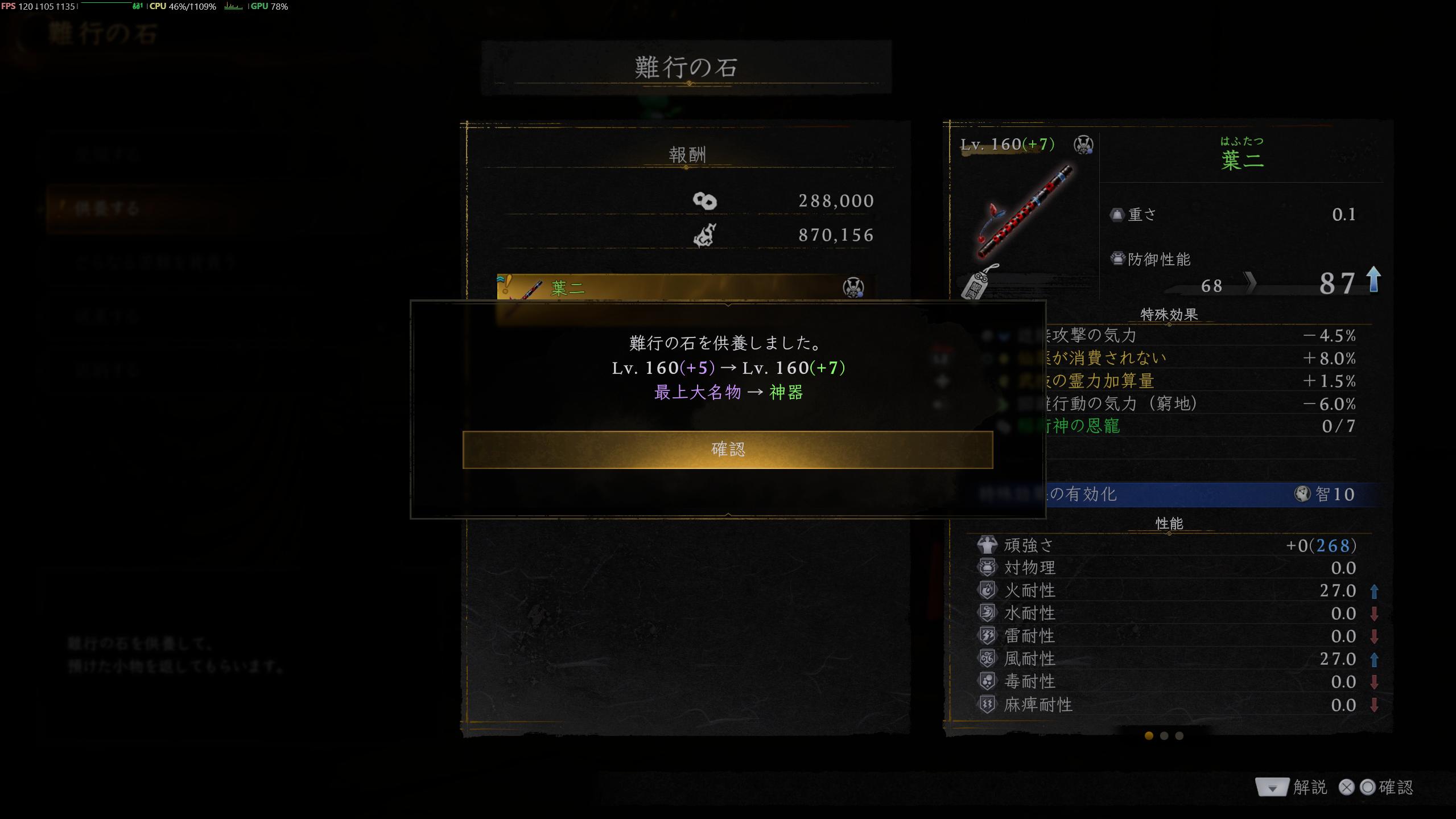Viewport: 1456px width, 819px height.
Task: Confirm the offering result with 確認
Action: [727, 450]
